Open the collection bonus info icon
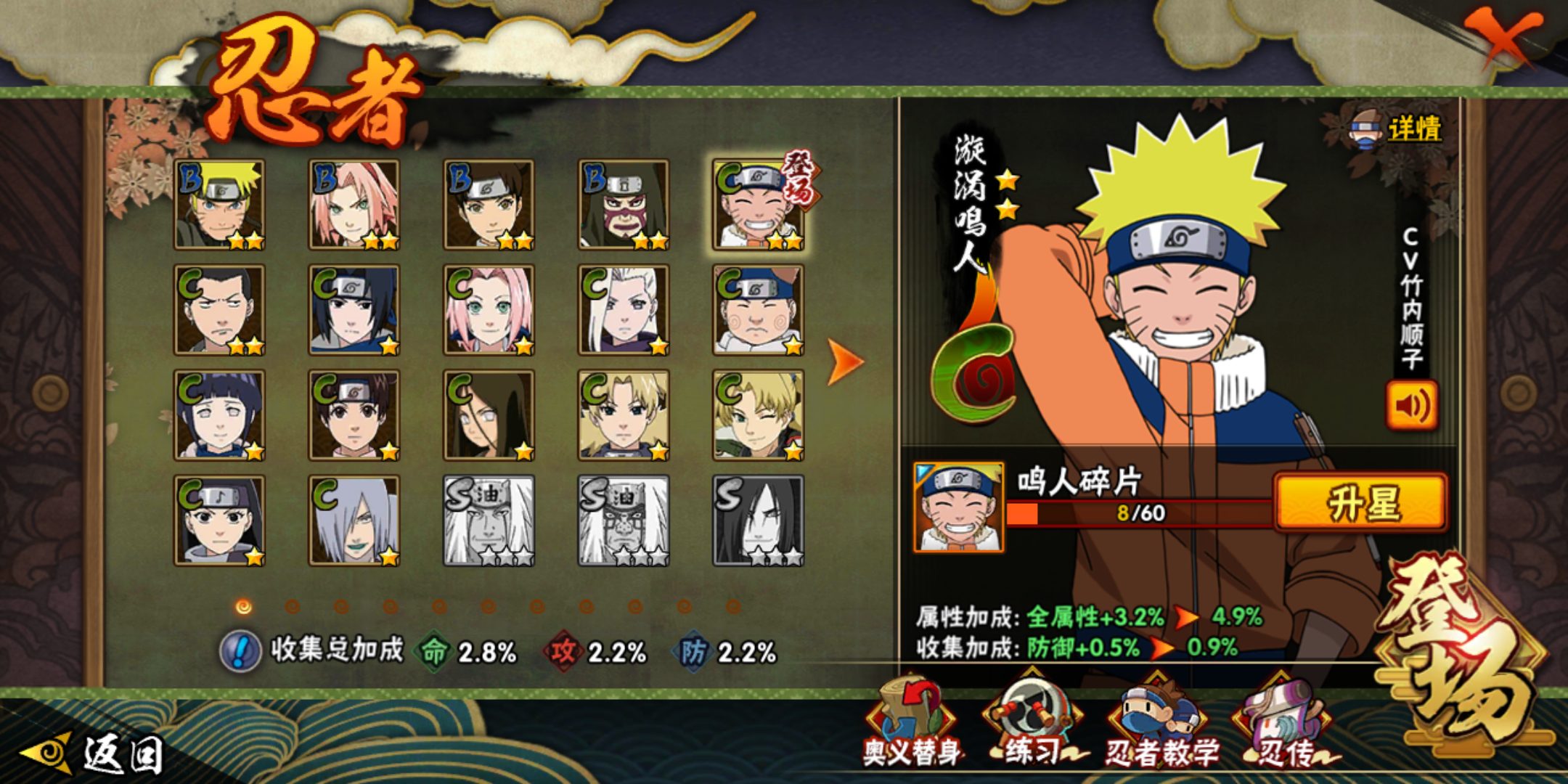Viewport: 1568px width, 784px height. click(240, 650)
